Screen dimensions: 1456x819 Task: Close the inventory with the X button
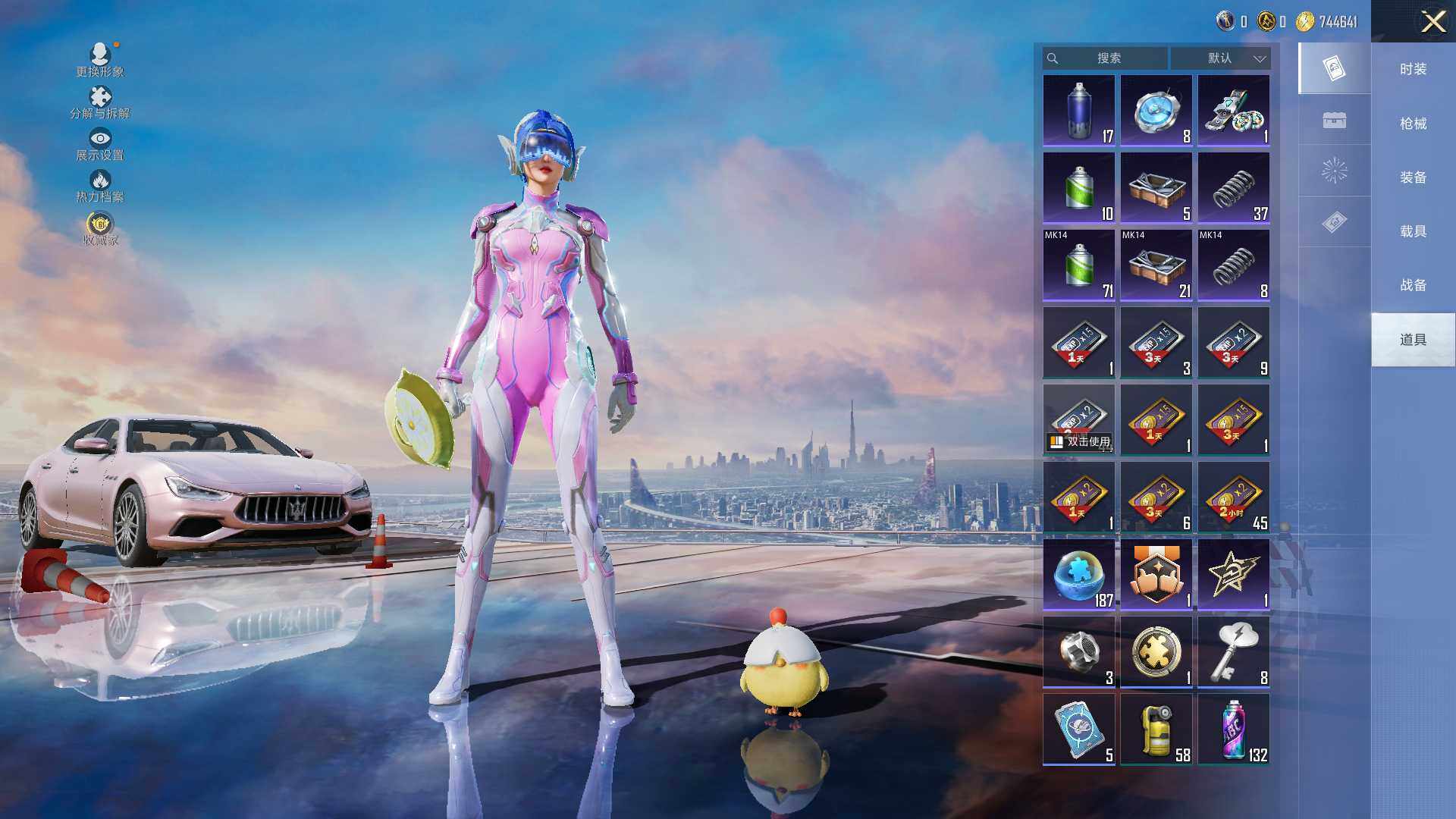click(x=1432, y=21)
